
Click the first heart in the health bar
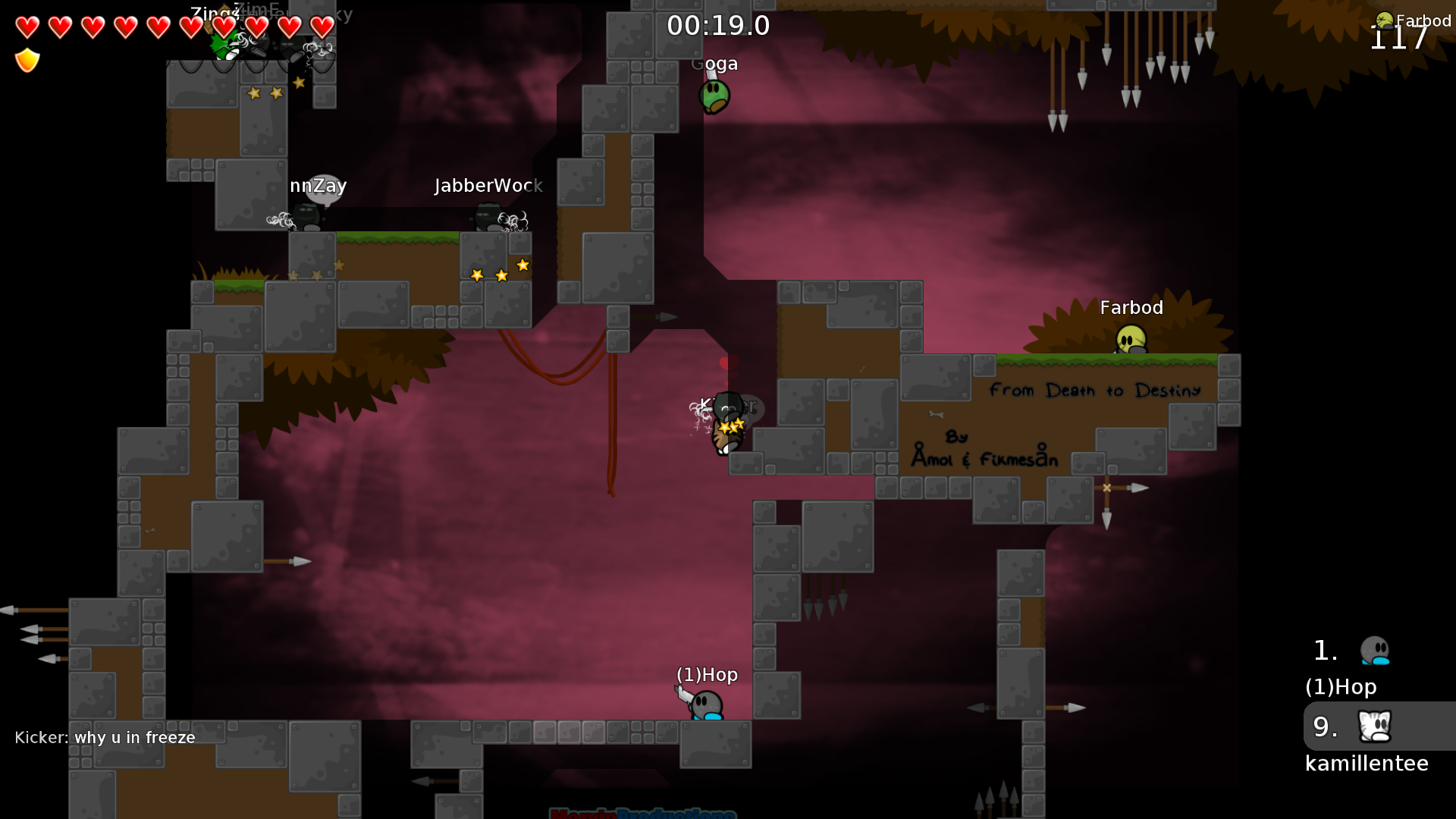click(x=26, y=27)
